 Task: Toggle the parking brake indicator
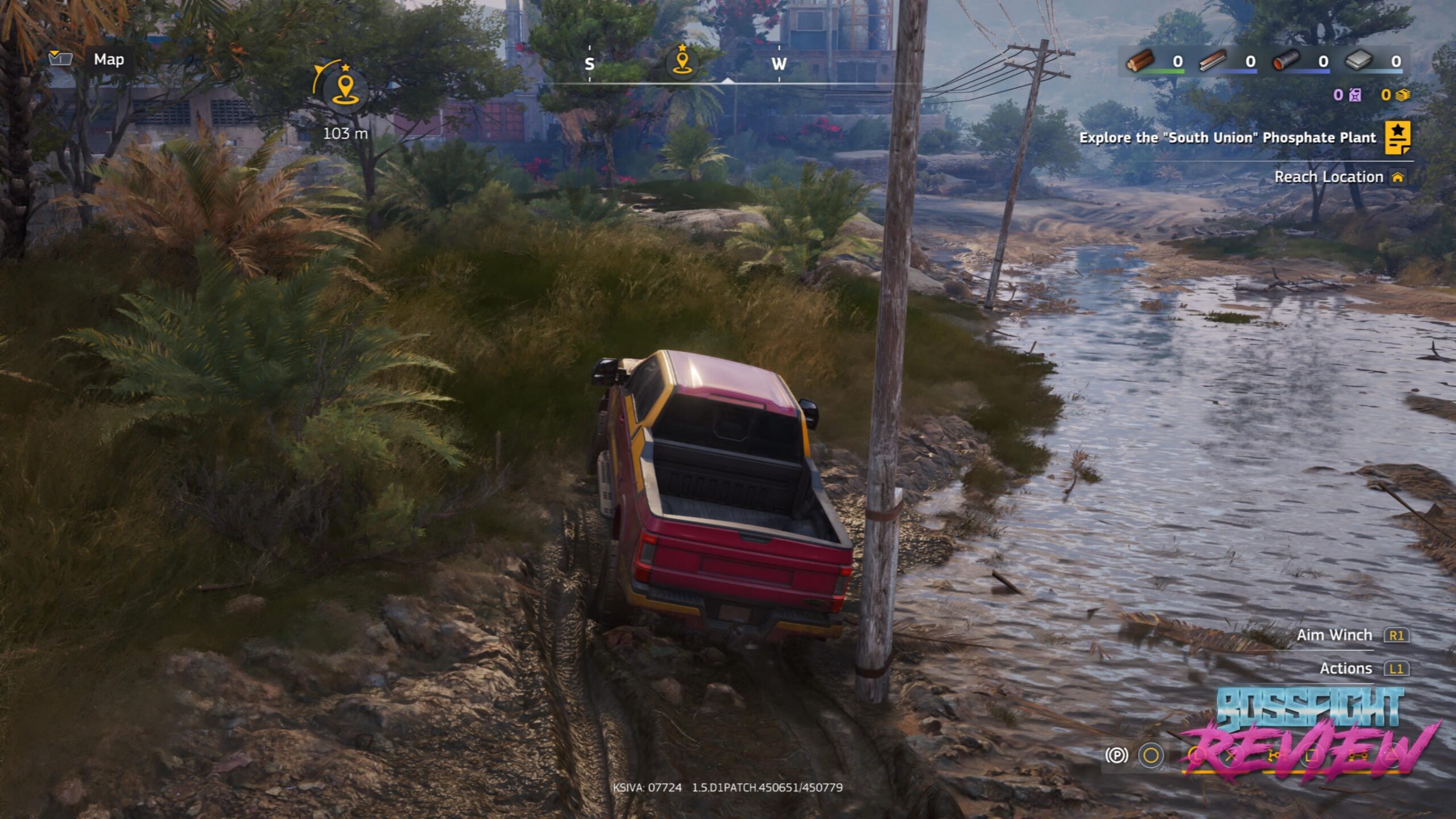click(1116, 755)
